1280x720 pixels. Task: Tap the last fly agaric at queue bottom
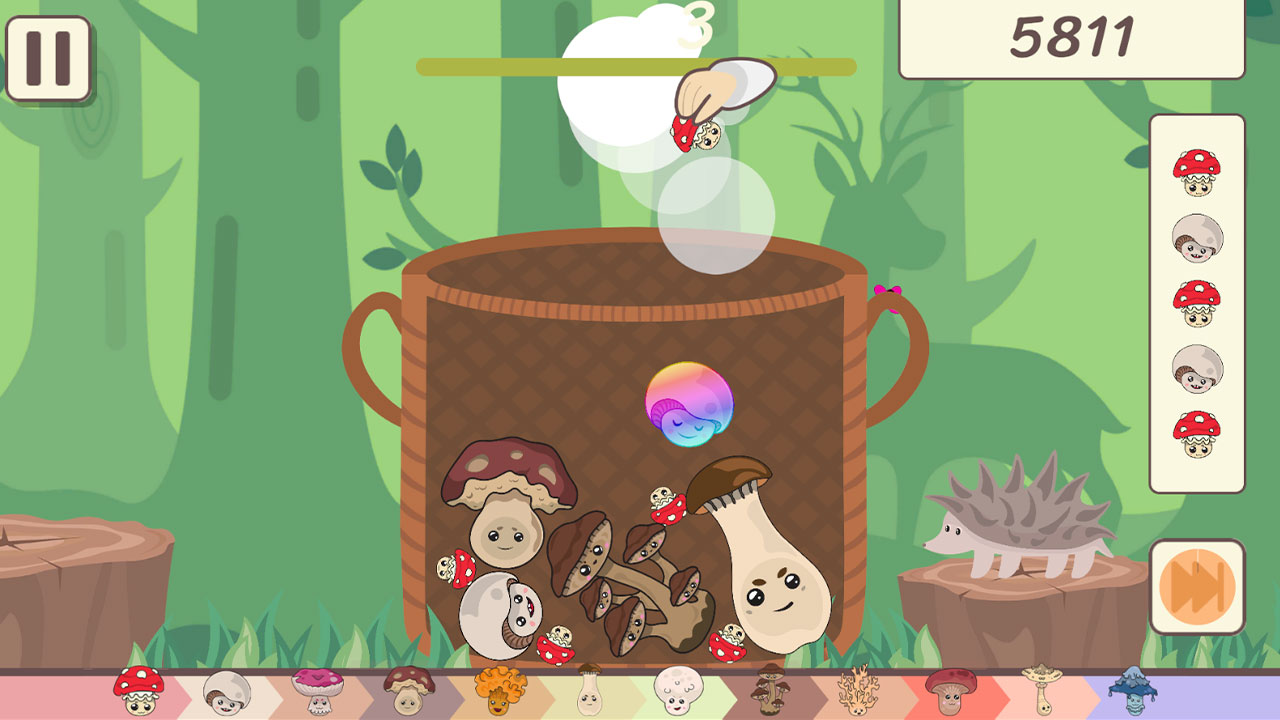1197,432
